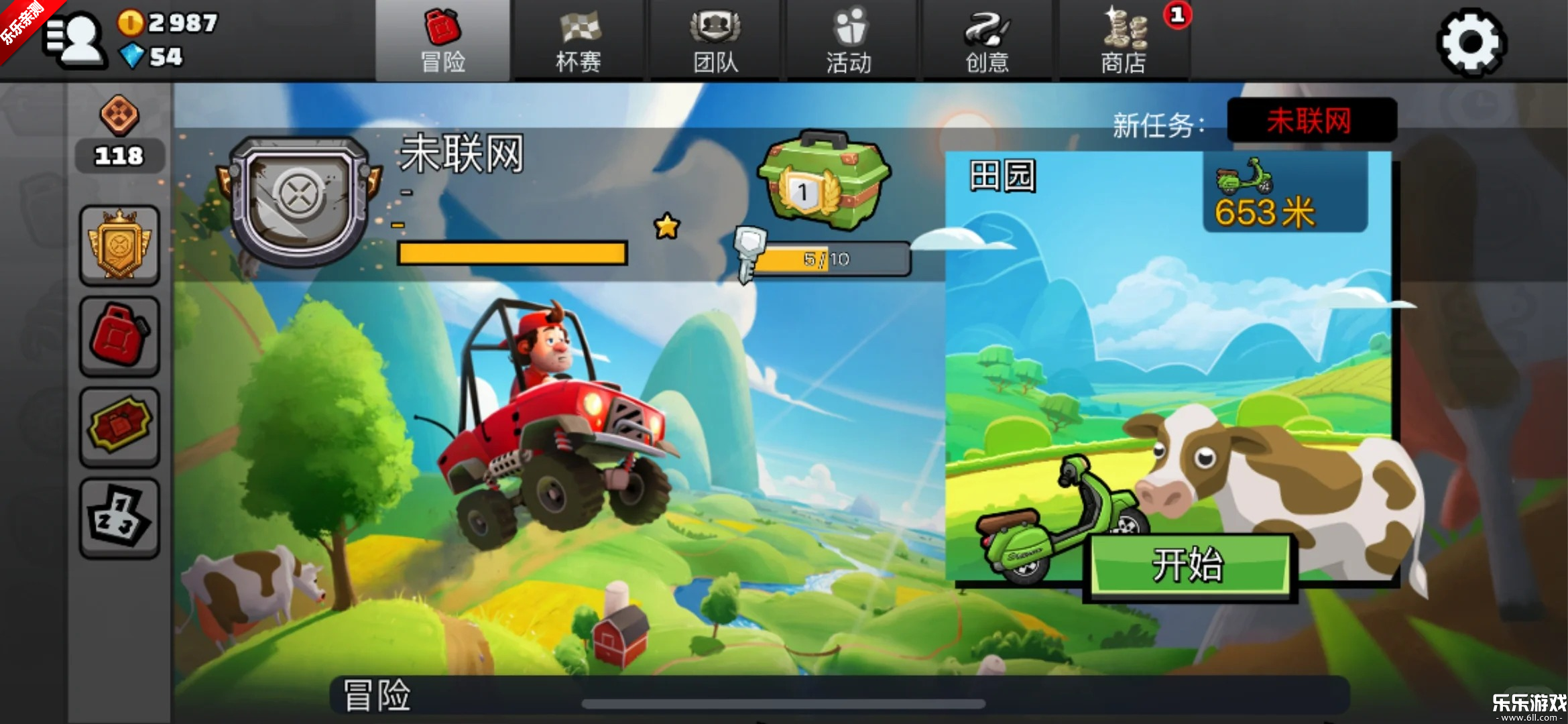Open the 创意 creative tab
Viewport: 1568px width, 724px height.
(x=987, y=40)
